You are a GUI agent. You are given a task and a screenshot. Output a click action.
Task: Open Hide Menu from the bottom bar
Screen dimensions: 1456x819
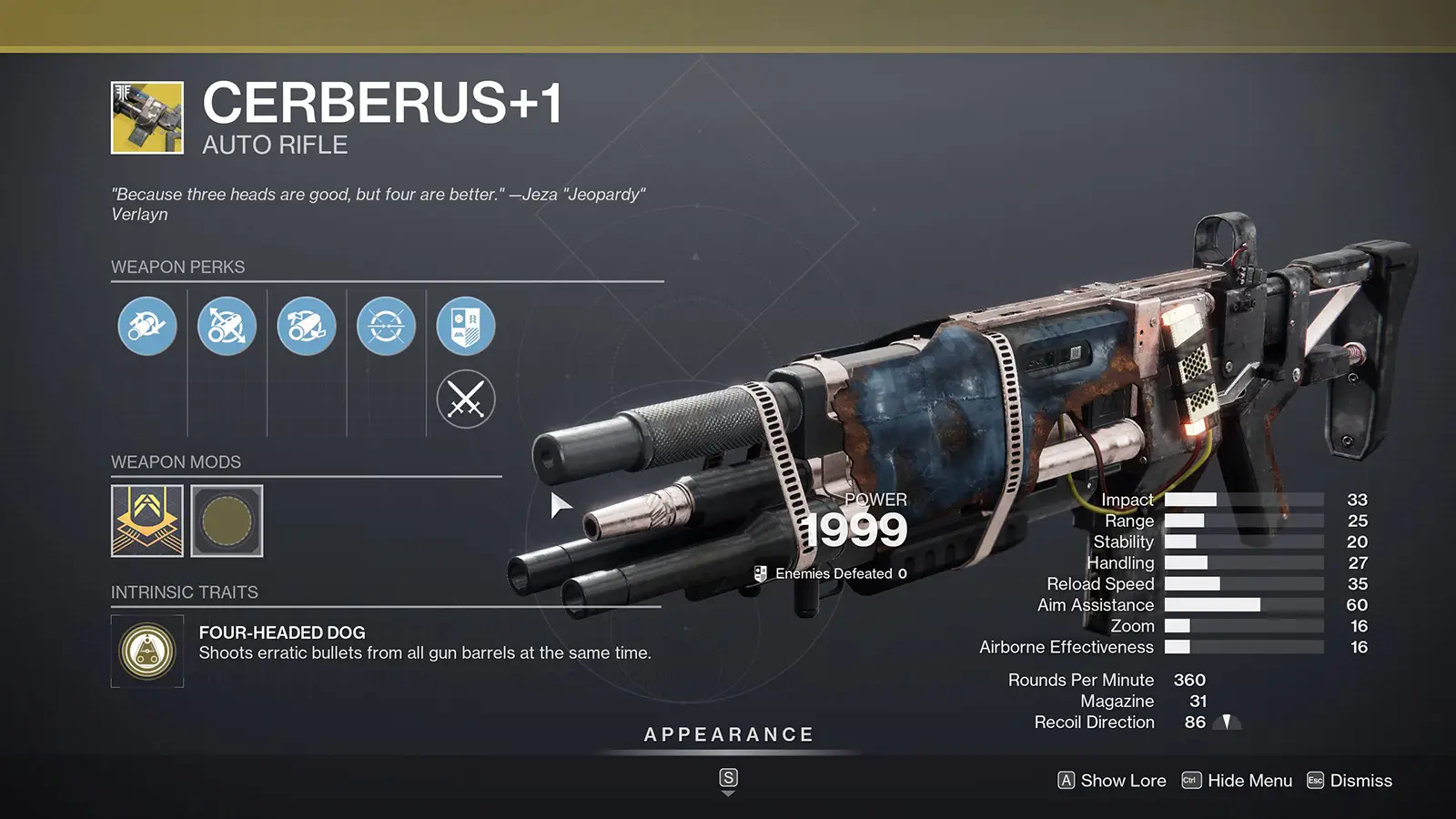coord(1249,781)
